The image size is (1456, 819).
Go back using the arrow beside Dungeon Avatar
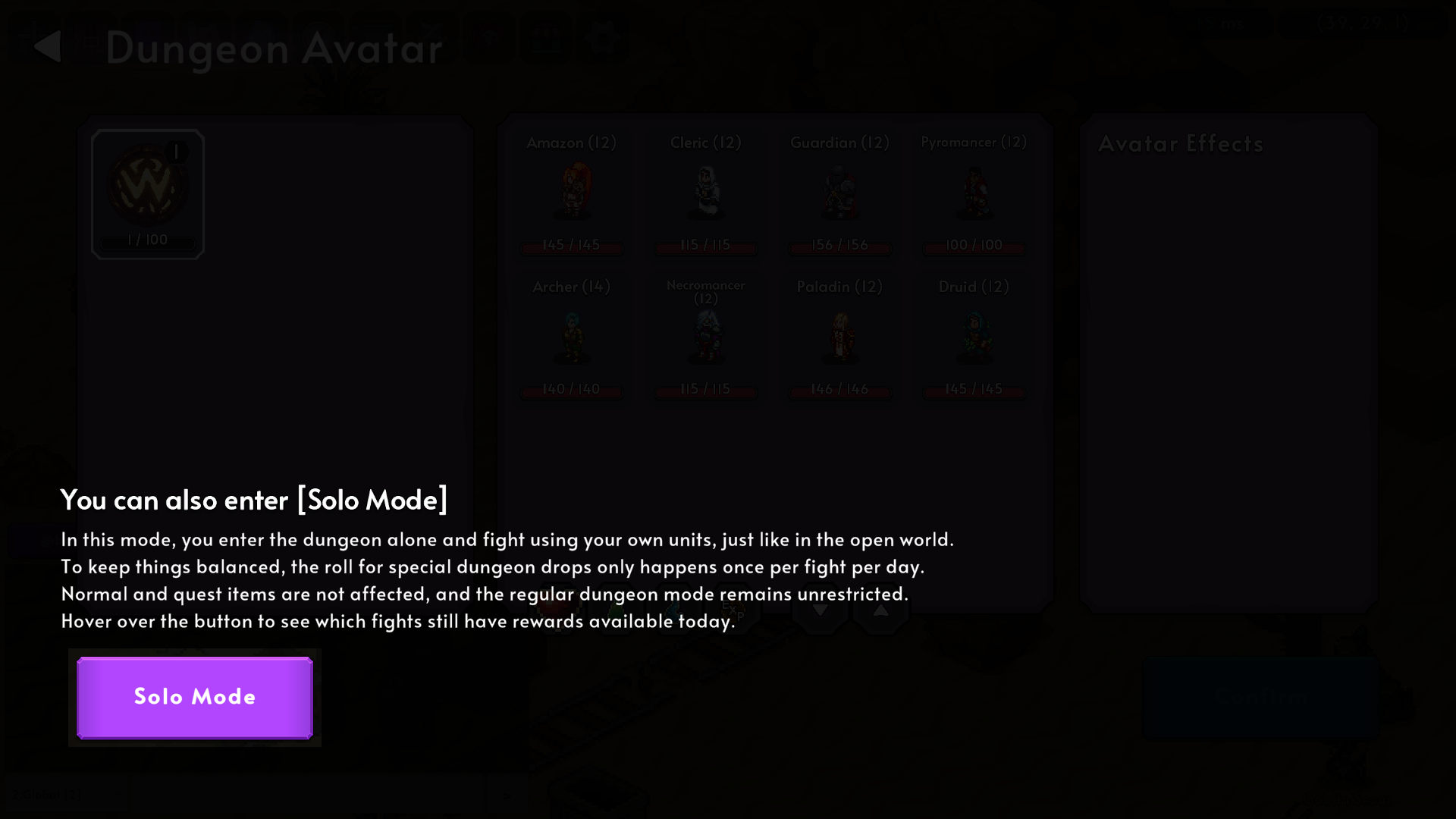coord(48,46)
